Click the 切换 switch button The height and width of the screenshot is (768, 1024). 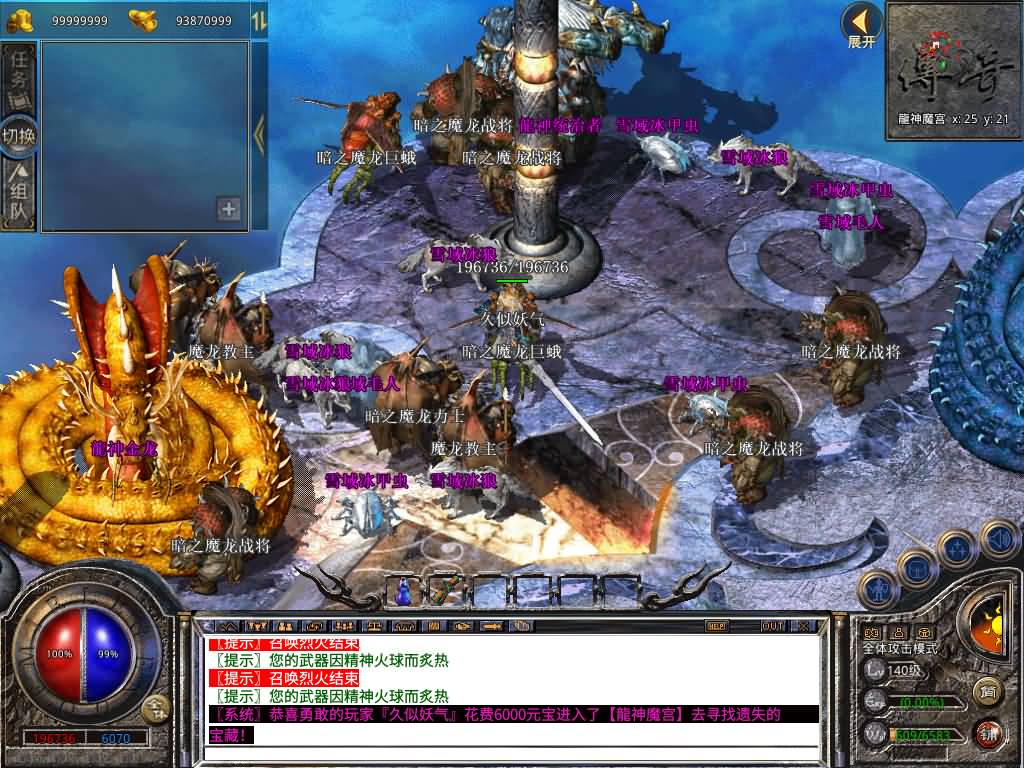21,135
